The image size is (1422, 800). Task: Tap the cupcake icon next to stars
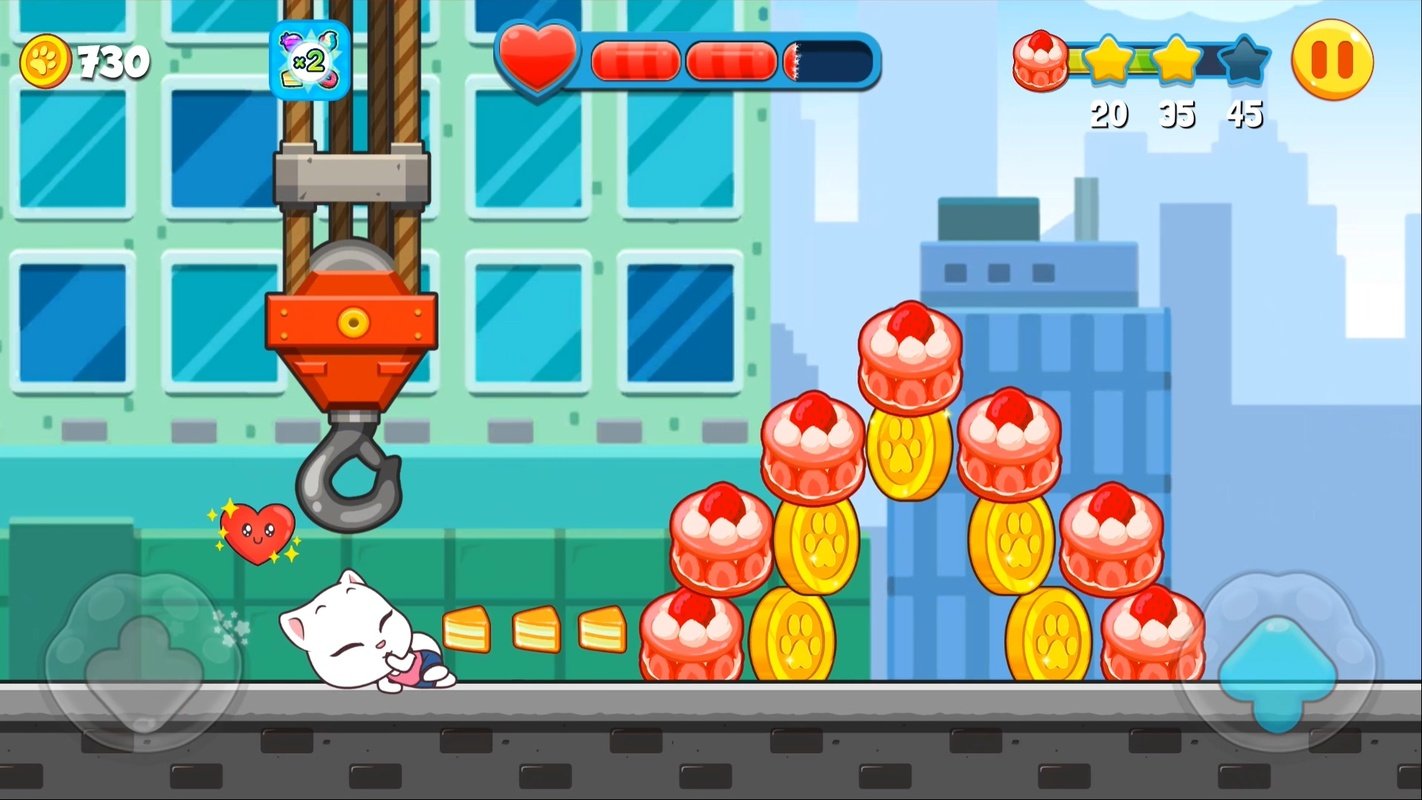[x=1040, y=62]
